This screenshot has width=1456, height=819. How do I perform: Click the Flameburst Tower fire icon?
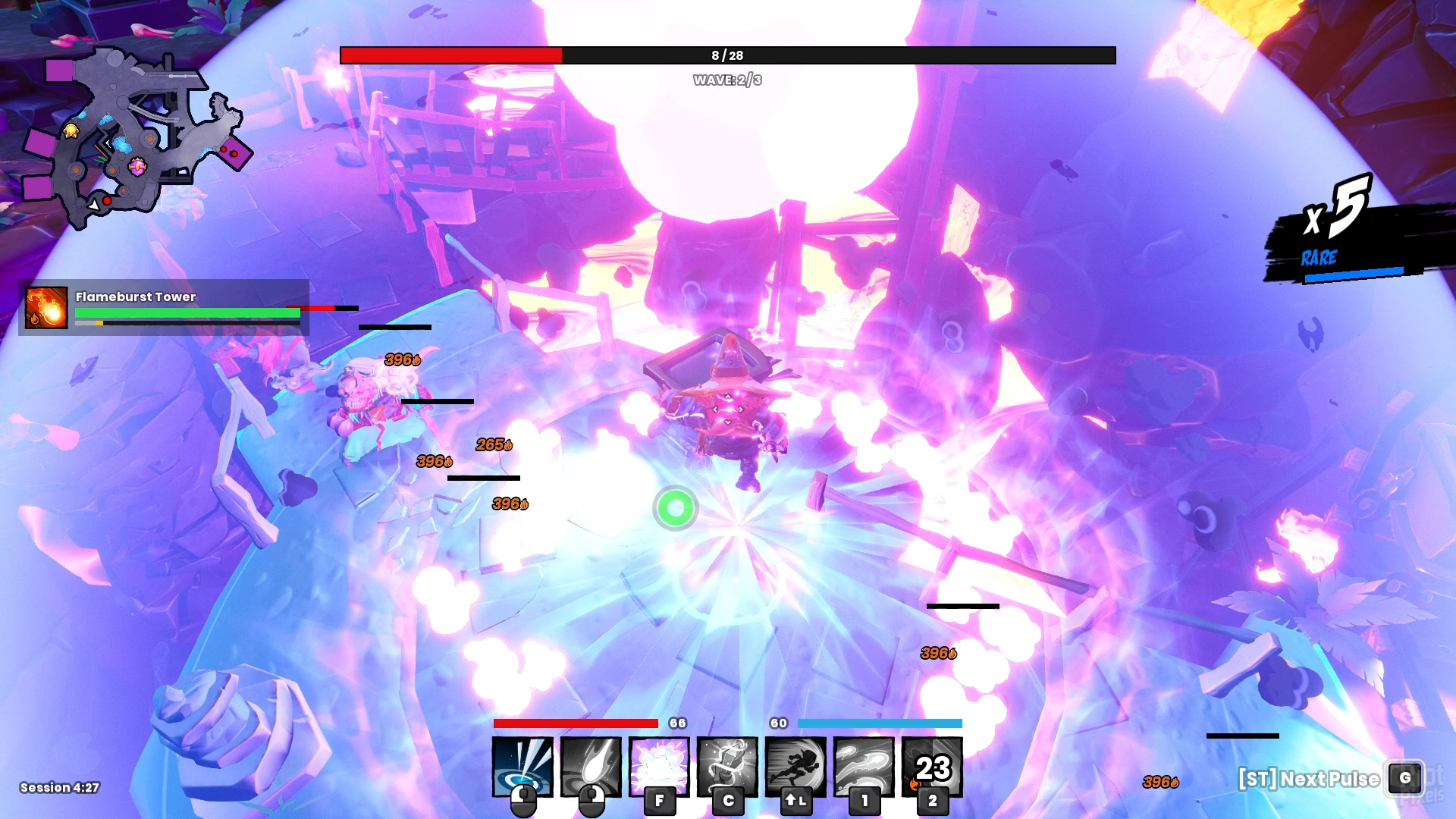coord(46,307)
